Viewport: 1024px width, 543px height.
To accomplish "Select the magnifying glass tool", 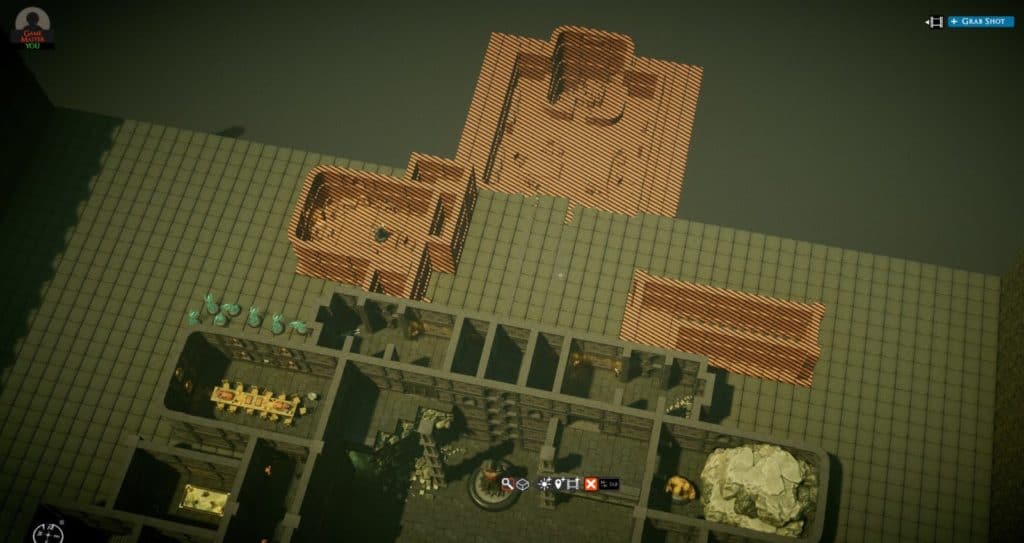I will click(508, 484).
